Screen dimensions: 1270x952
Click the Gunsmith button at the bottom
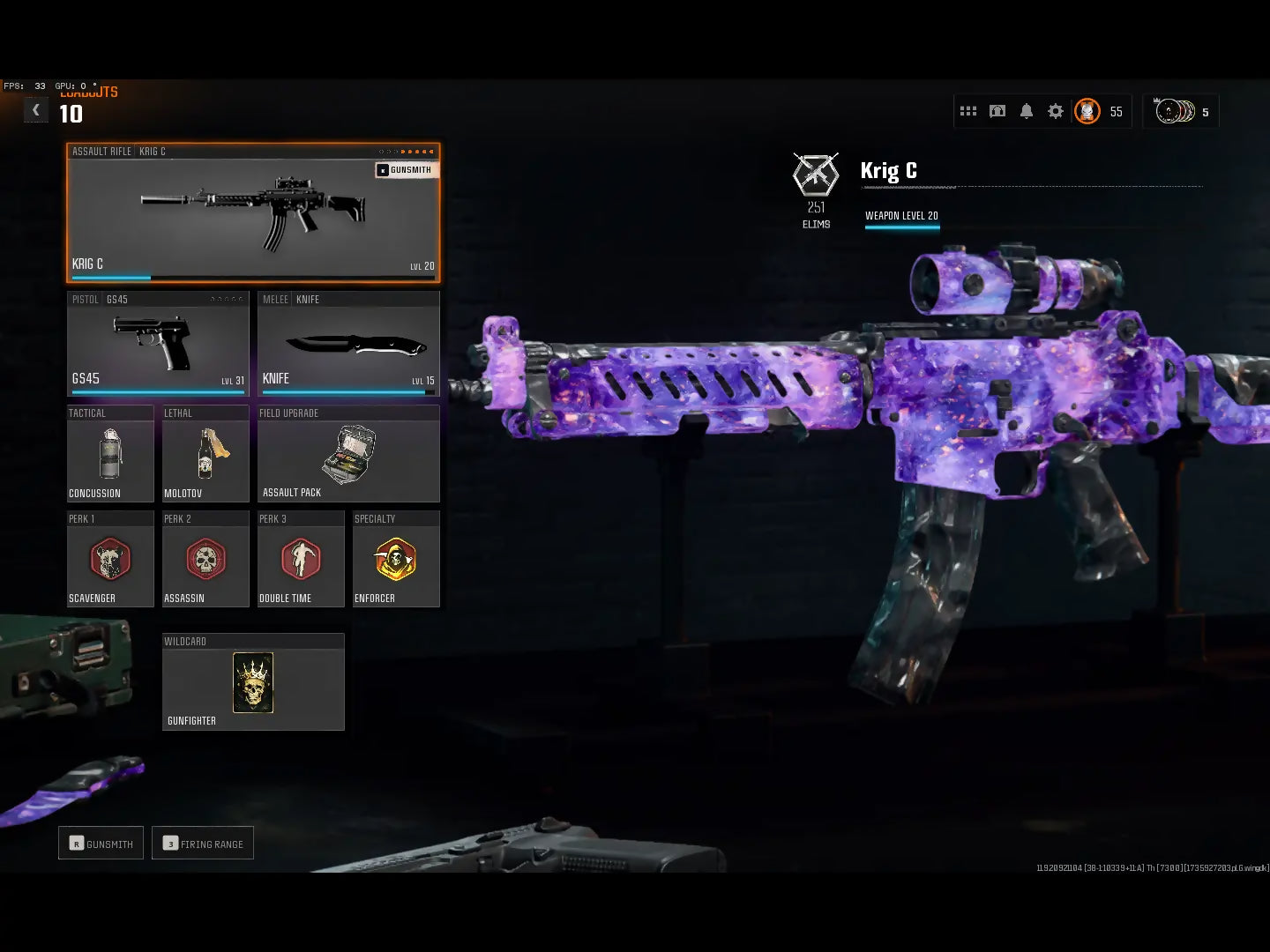point(101,844)
